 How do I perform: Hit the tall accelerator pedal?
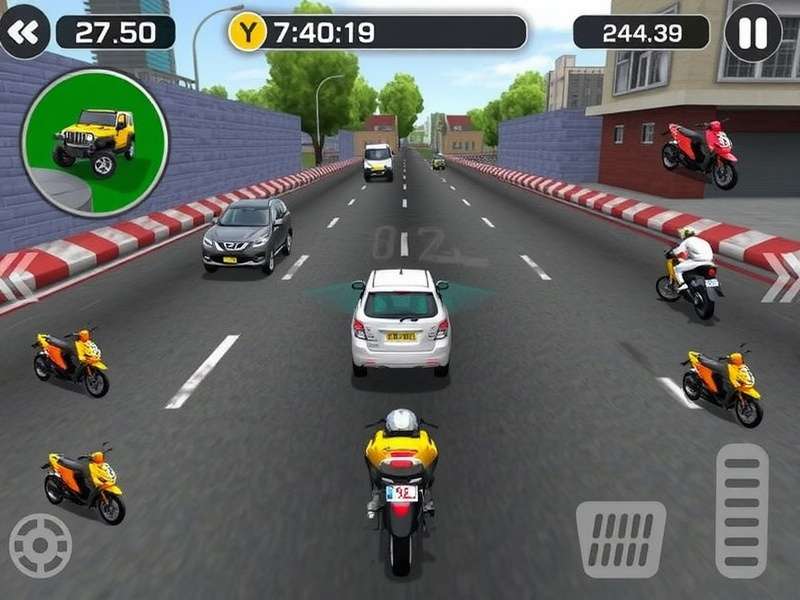[742, 510]
